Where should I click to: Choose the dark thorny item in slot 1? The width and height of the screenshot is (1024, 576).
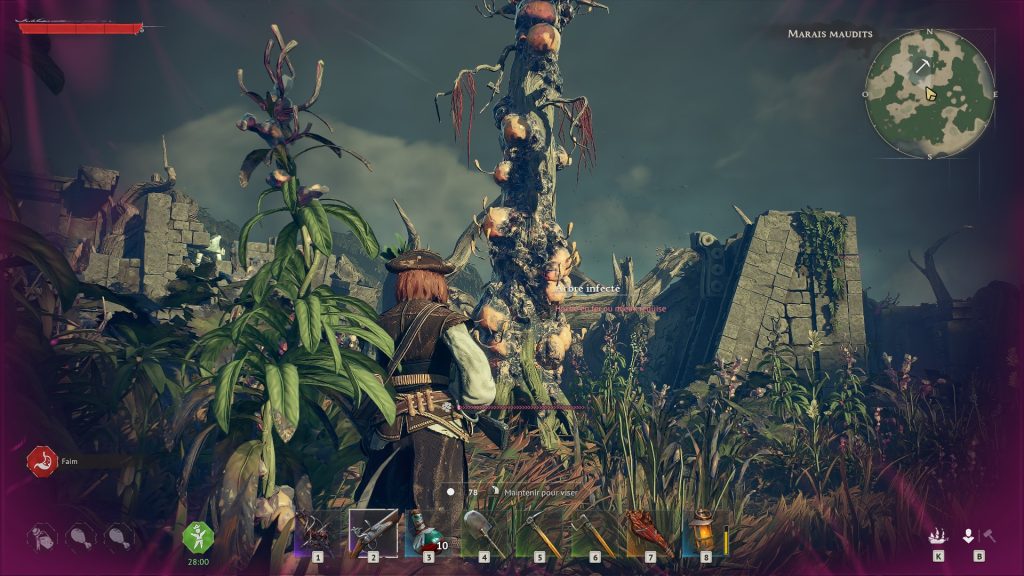(x=317, y=532)
